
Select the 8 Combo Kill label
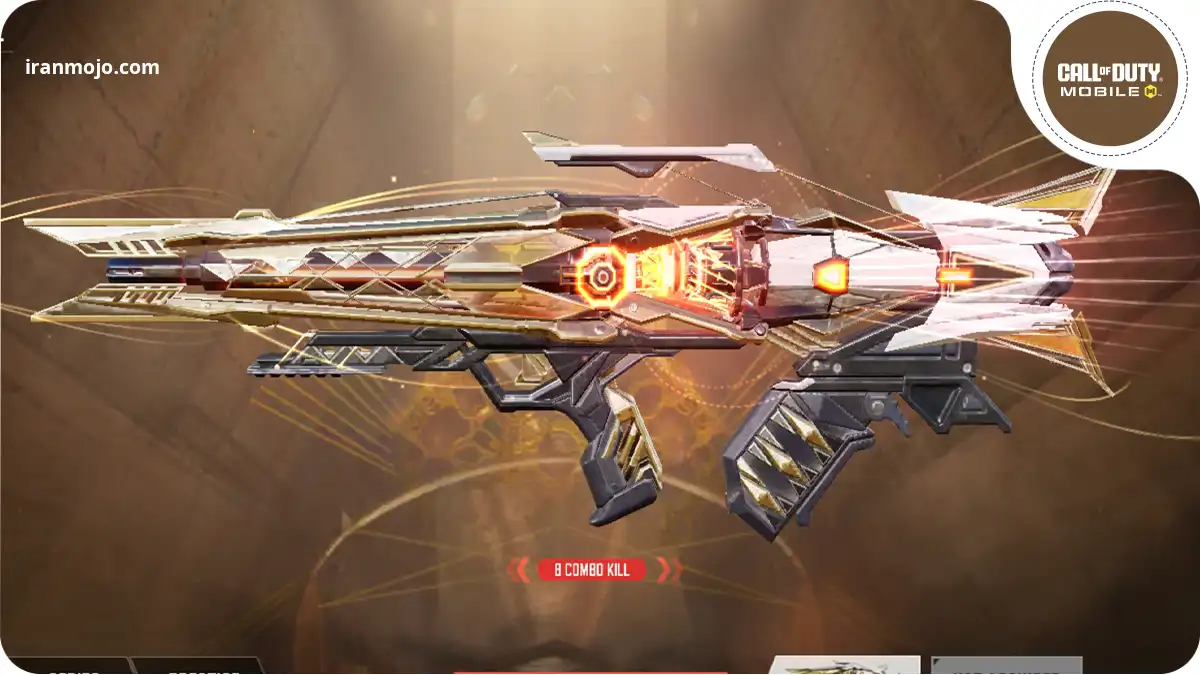tap(592, 570)
